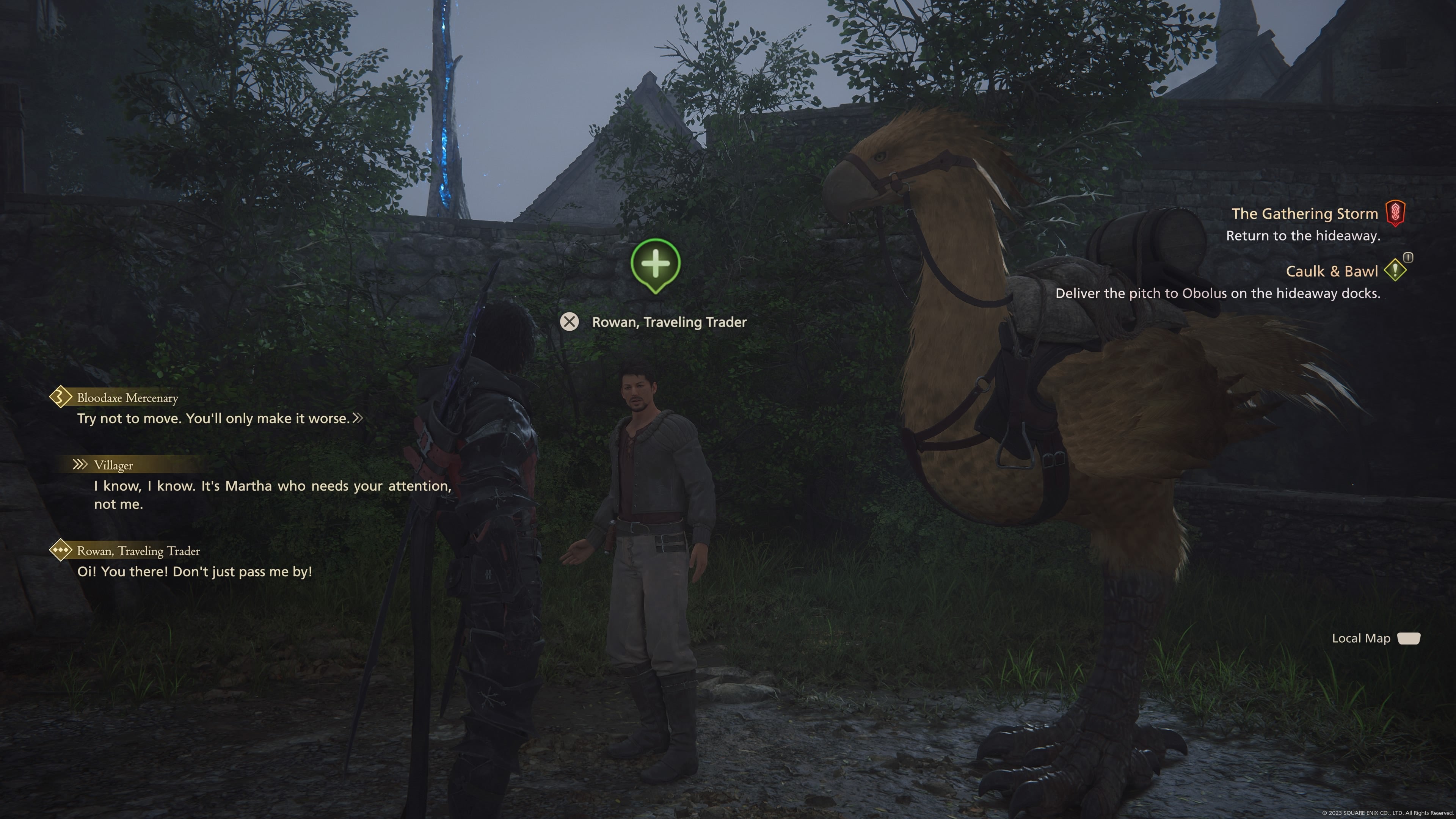Click the Deliver the pitch to Obolus objective
1456x819 pixels.
click(1216, 294)
